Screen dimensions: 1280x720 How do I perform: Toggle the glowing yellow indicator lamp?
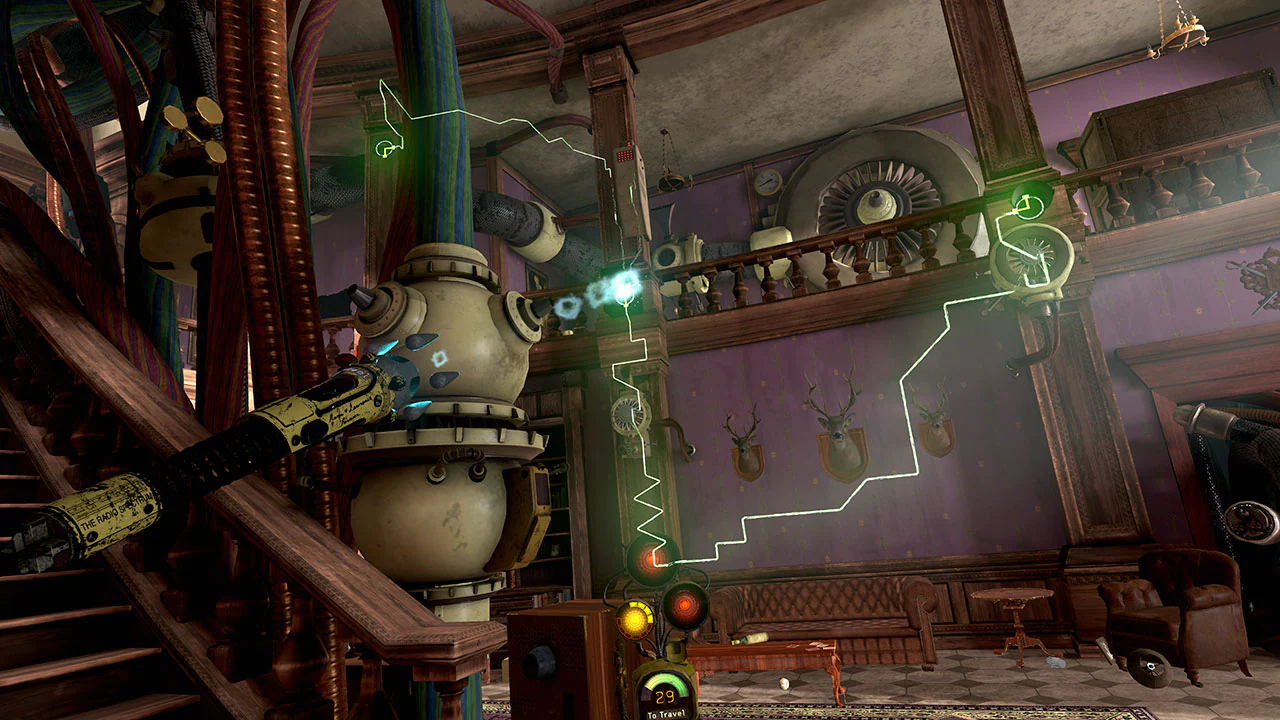coord(634,617)
